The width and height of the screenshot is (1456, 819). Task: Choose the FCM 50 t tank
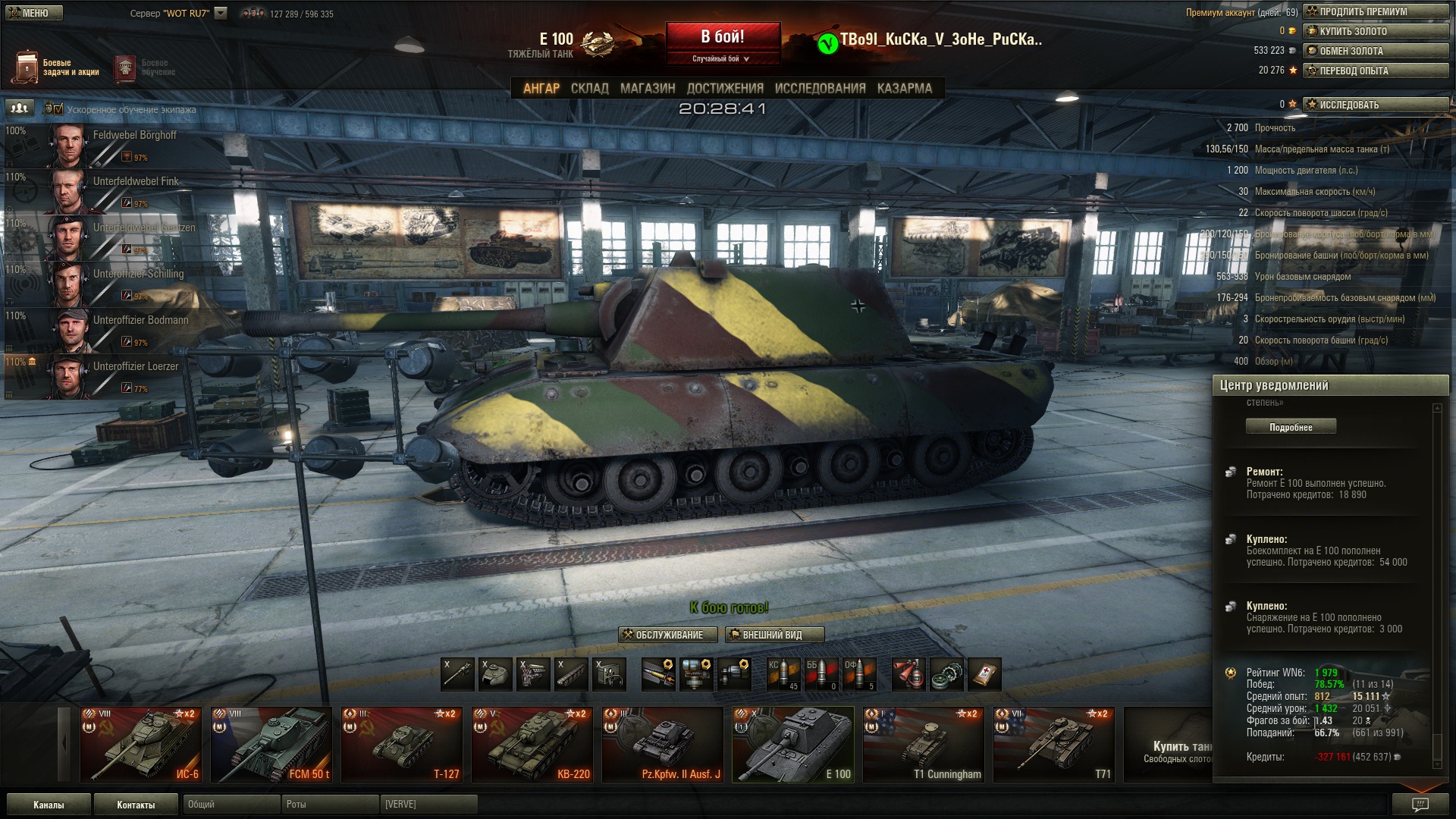tap(271, 744)
